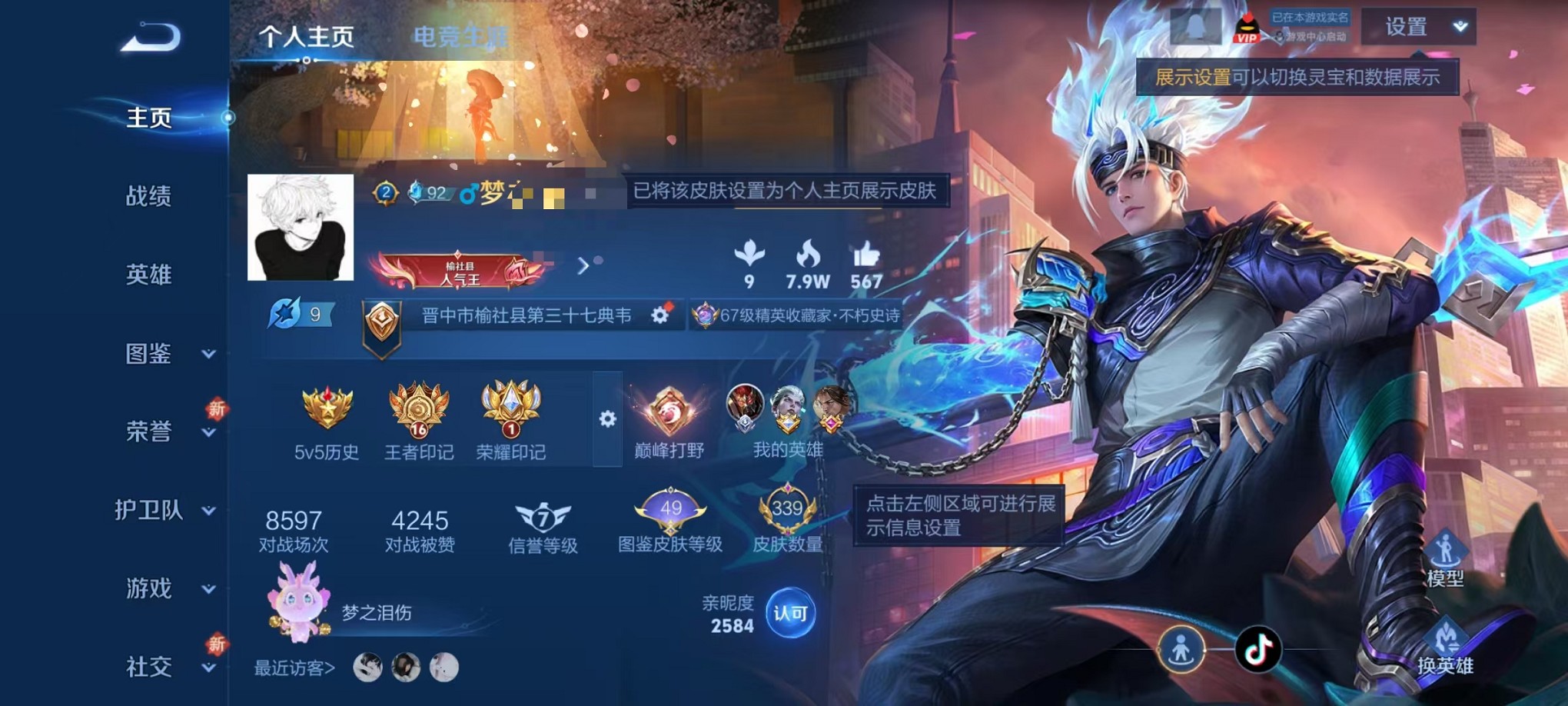Switch to the 电竞生涯 tab
This screenshot has width=1568, height=706.
click(460, 37)
